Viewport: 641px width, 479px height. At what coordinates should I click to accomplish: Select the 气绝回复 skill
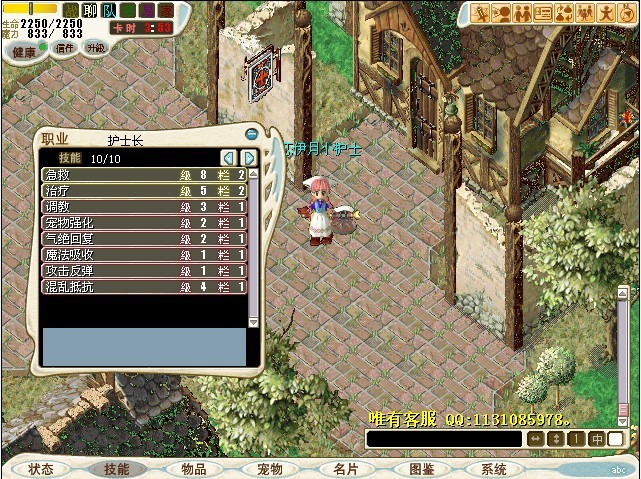144,239
